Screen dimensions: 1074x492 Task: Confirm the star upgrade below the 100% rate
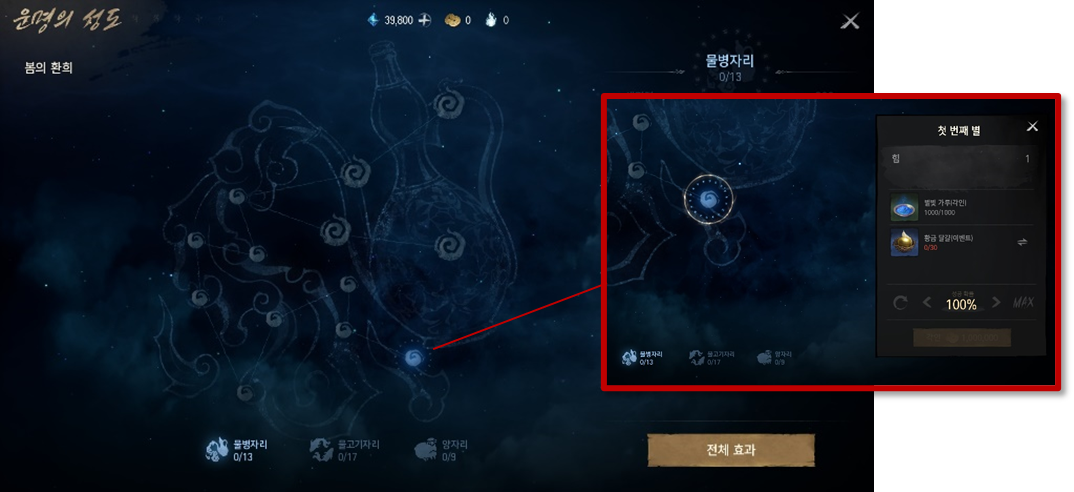click(962, 338)
